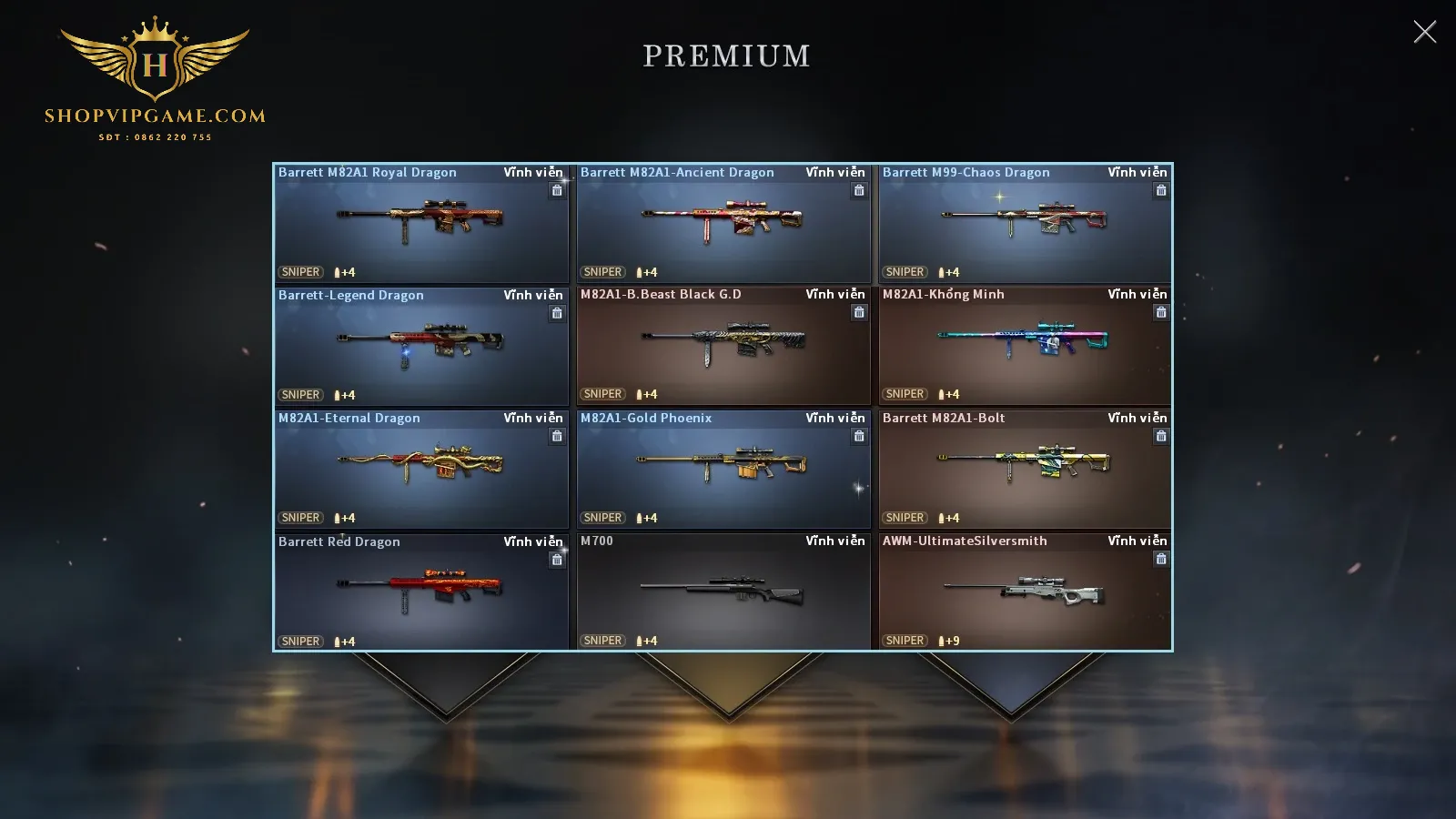1456x819 pixels.
Task: Select the Barrett-Legend Dragon weapon slot
Action: (420, 347)
